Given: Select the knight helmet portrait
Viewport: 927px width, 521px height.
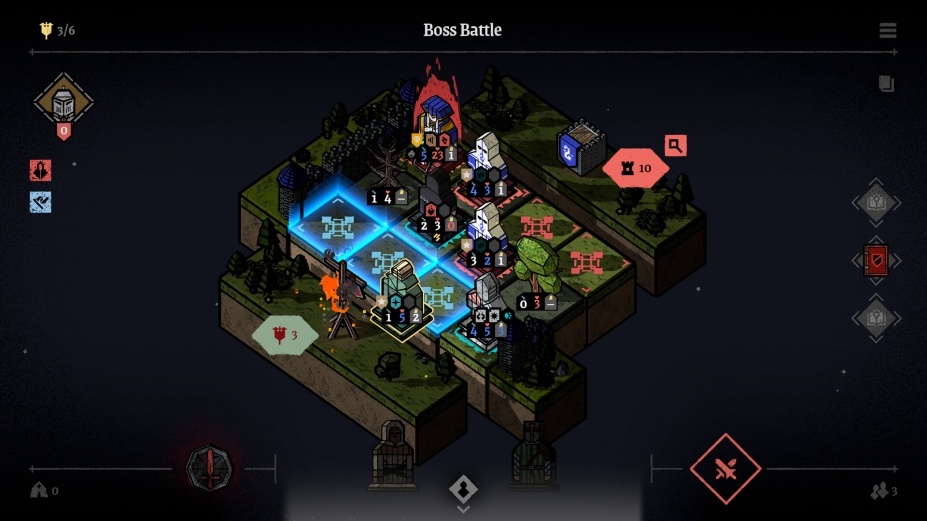Looking at the screenshot, I should tap(63, 102).
